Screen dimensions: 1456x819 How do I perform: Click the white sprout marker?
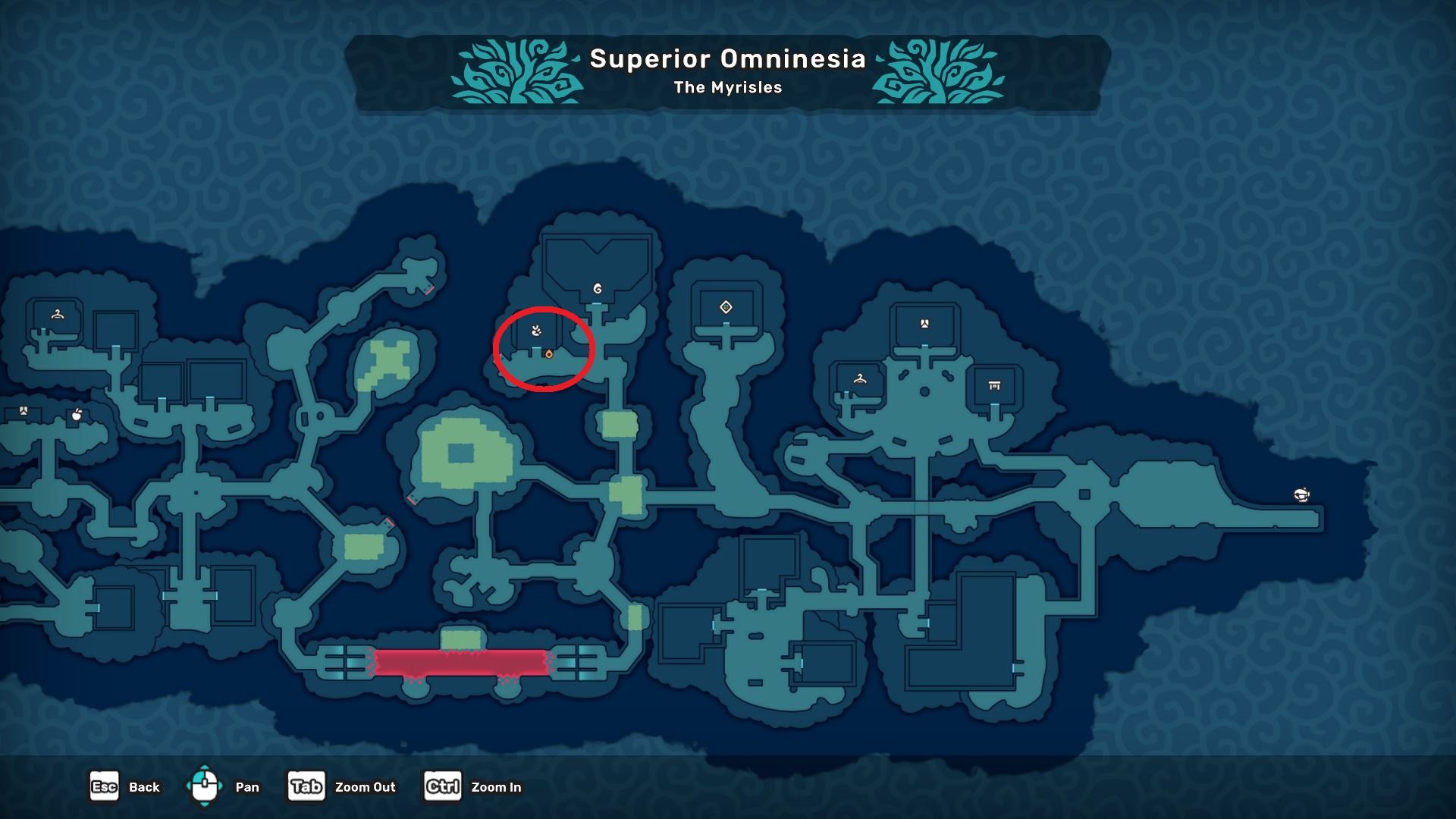point(537,330)
